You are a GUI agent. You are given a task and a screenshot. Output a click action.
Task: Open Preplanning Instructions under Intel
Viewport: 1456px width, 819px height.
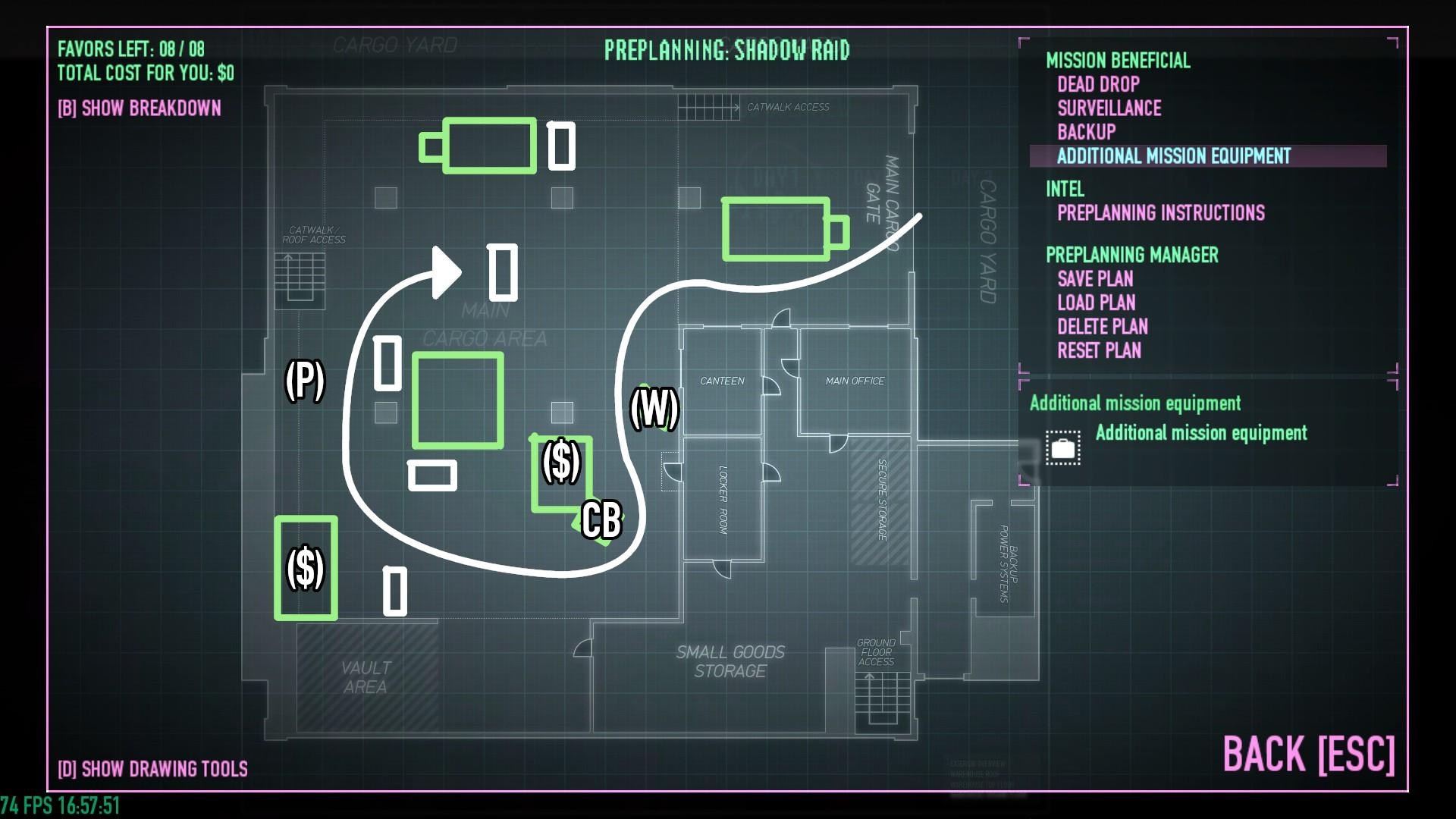[1161, 213]
